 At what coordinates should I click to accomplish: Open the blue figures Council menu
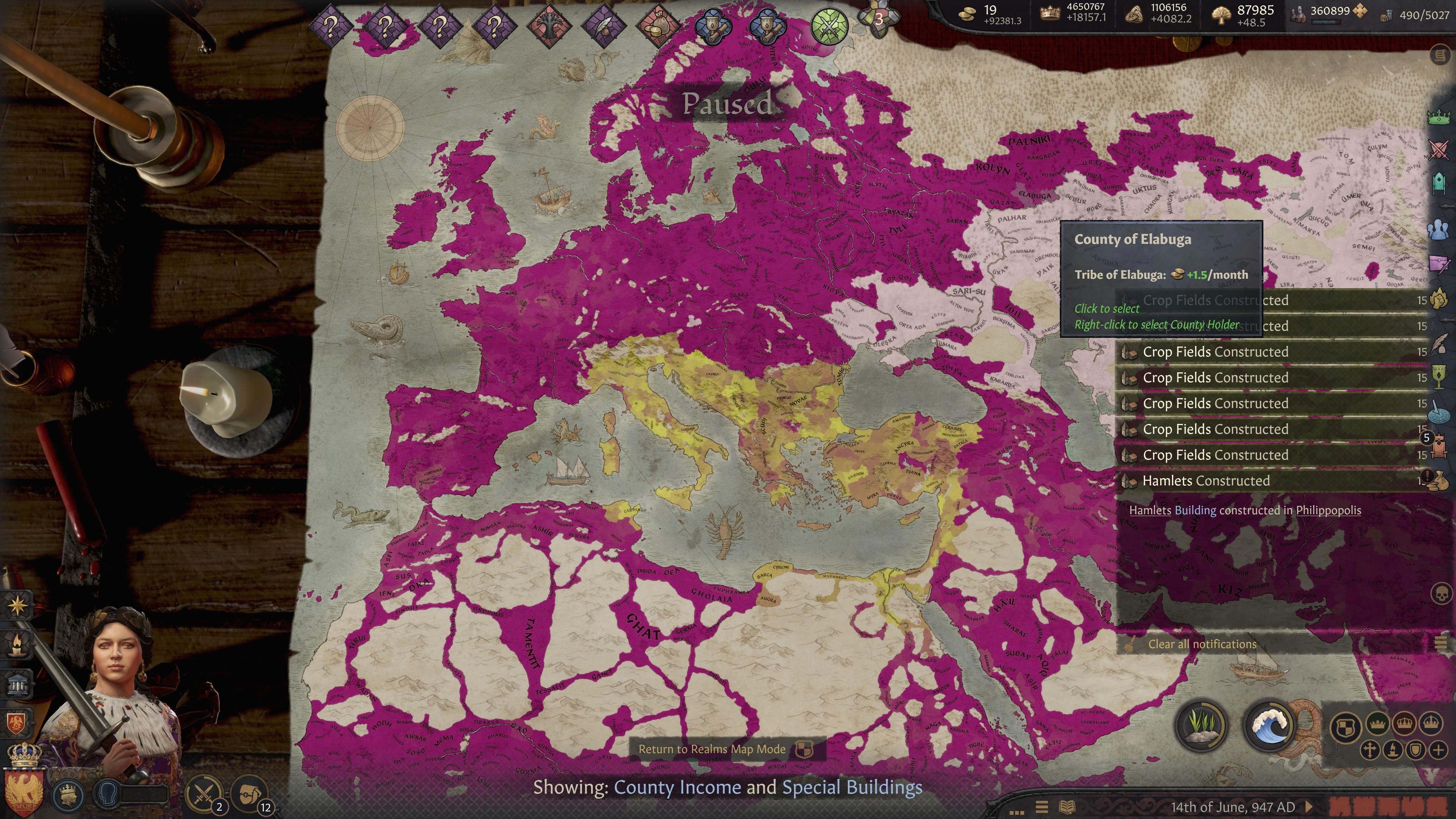coord(1439,229)
